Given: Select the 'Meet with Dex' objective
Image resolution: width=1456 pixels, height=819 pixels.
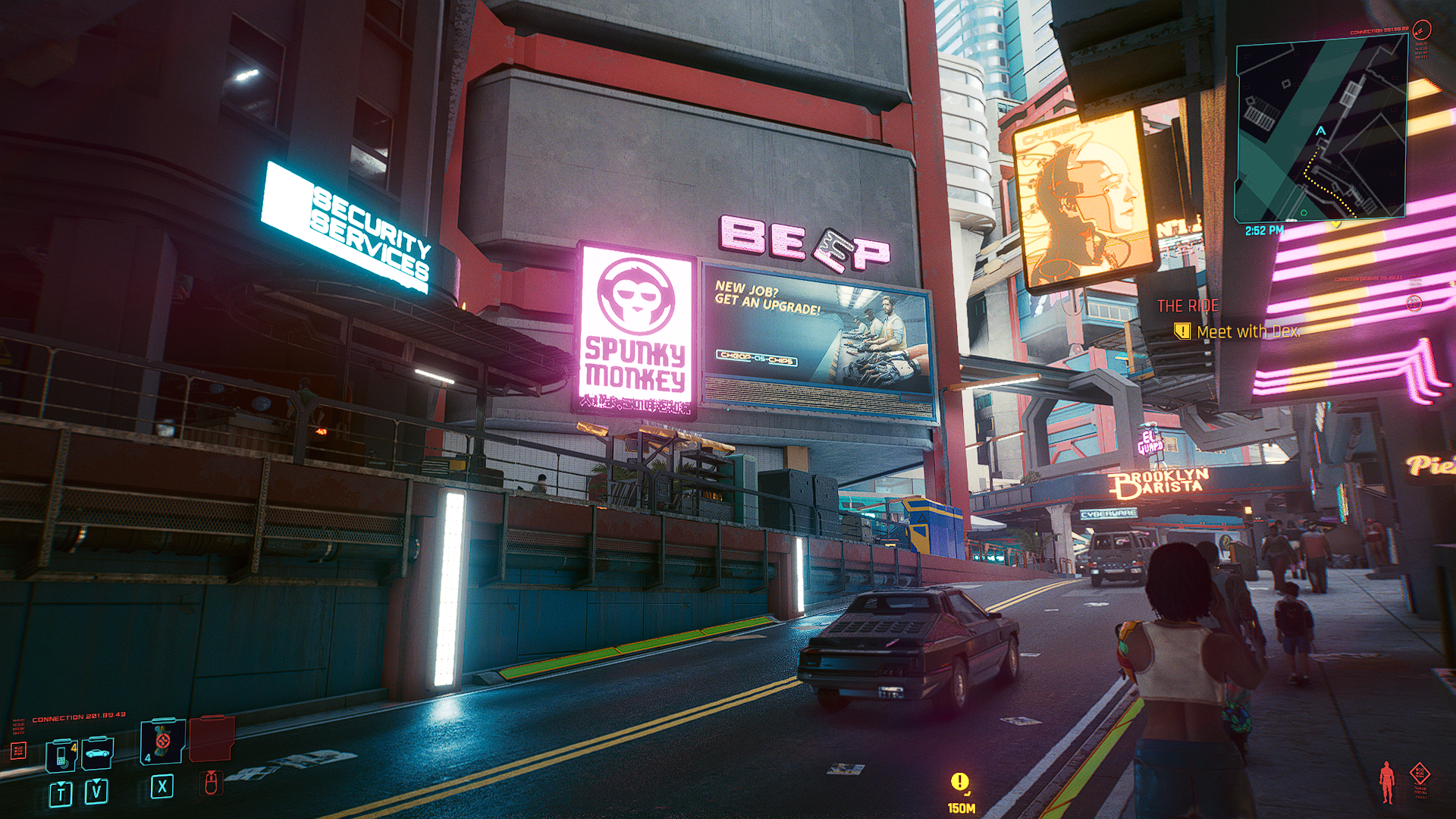Looking at the screenshot, I should tap(1247, 331).
